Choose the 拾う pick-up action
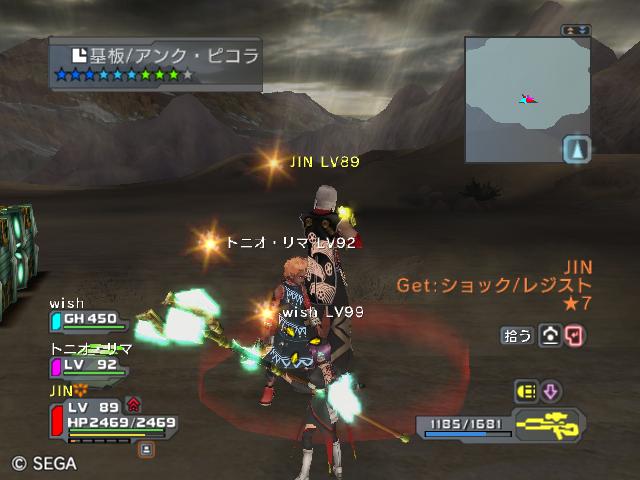 tap(517, 336)
